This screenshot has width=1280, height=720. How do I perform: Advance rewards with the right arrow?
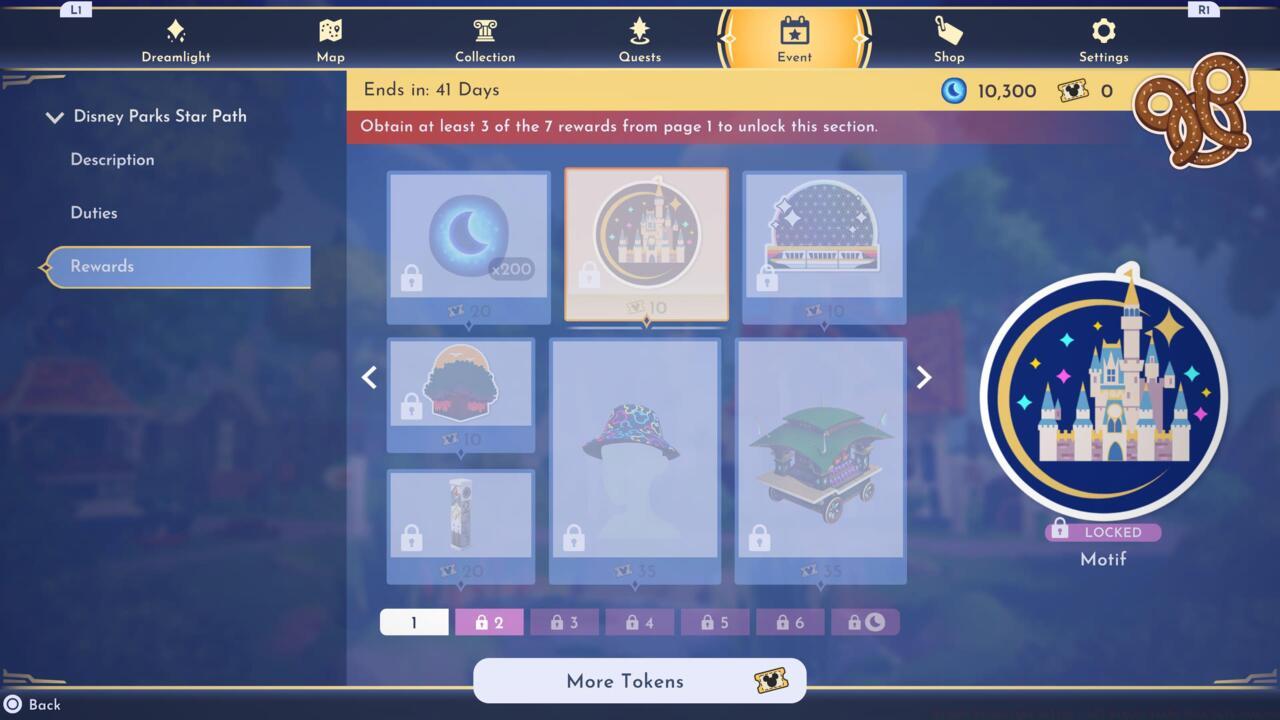pyautogui.click(x=922, y=377)
